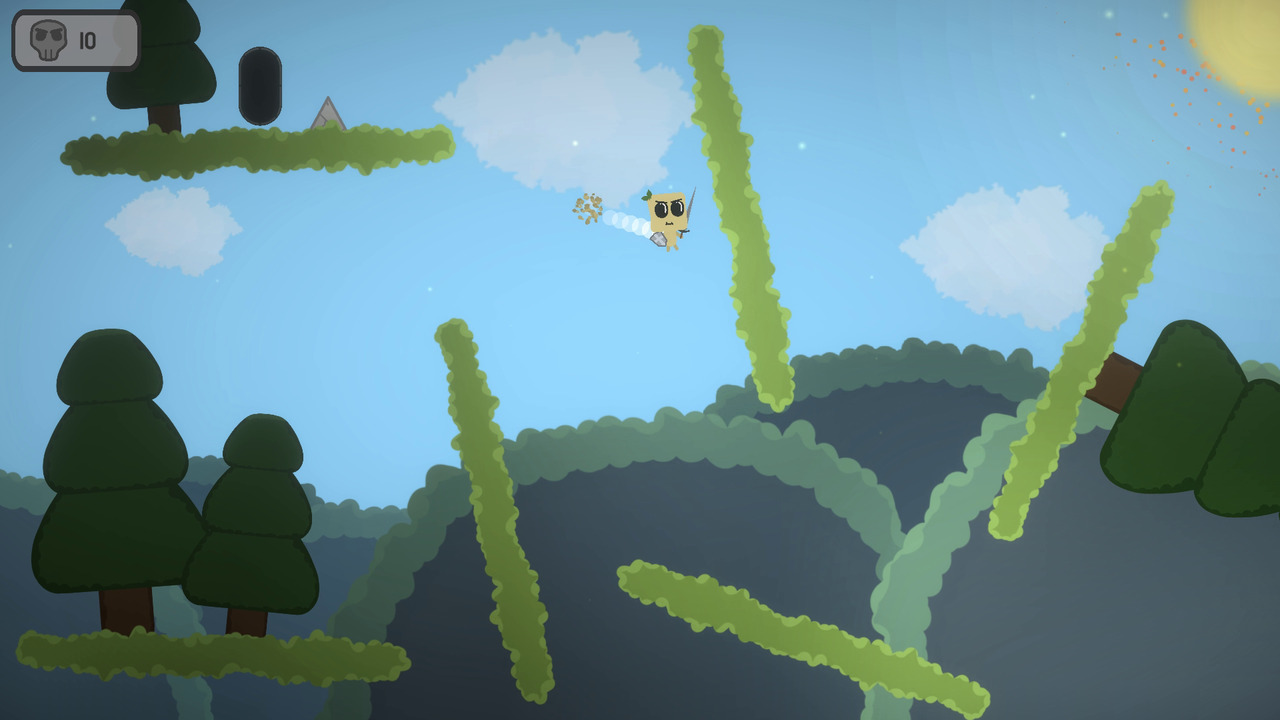This screenshot has height=720, width=1280.
Task: Click the character's smoke jump trail
Action: pyautogui.click(x=625, y=222)
